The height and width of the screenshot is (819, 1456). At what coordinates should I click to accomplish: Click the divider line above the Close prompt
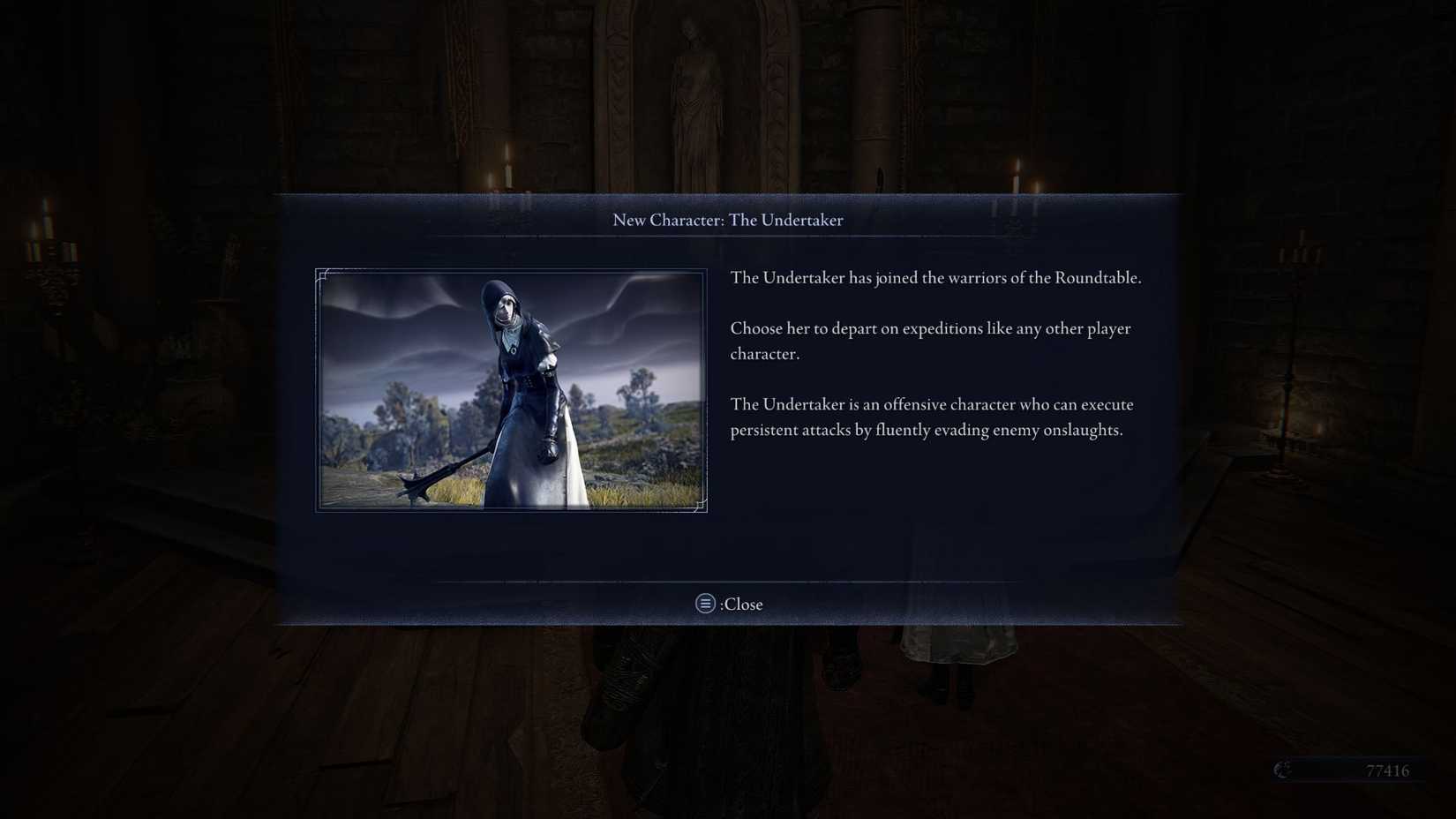coord(728,582)
